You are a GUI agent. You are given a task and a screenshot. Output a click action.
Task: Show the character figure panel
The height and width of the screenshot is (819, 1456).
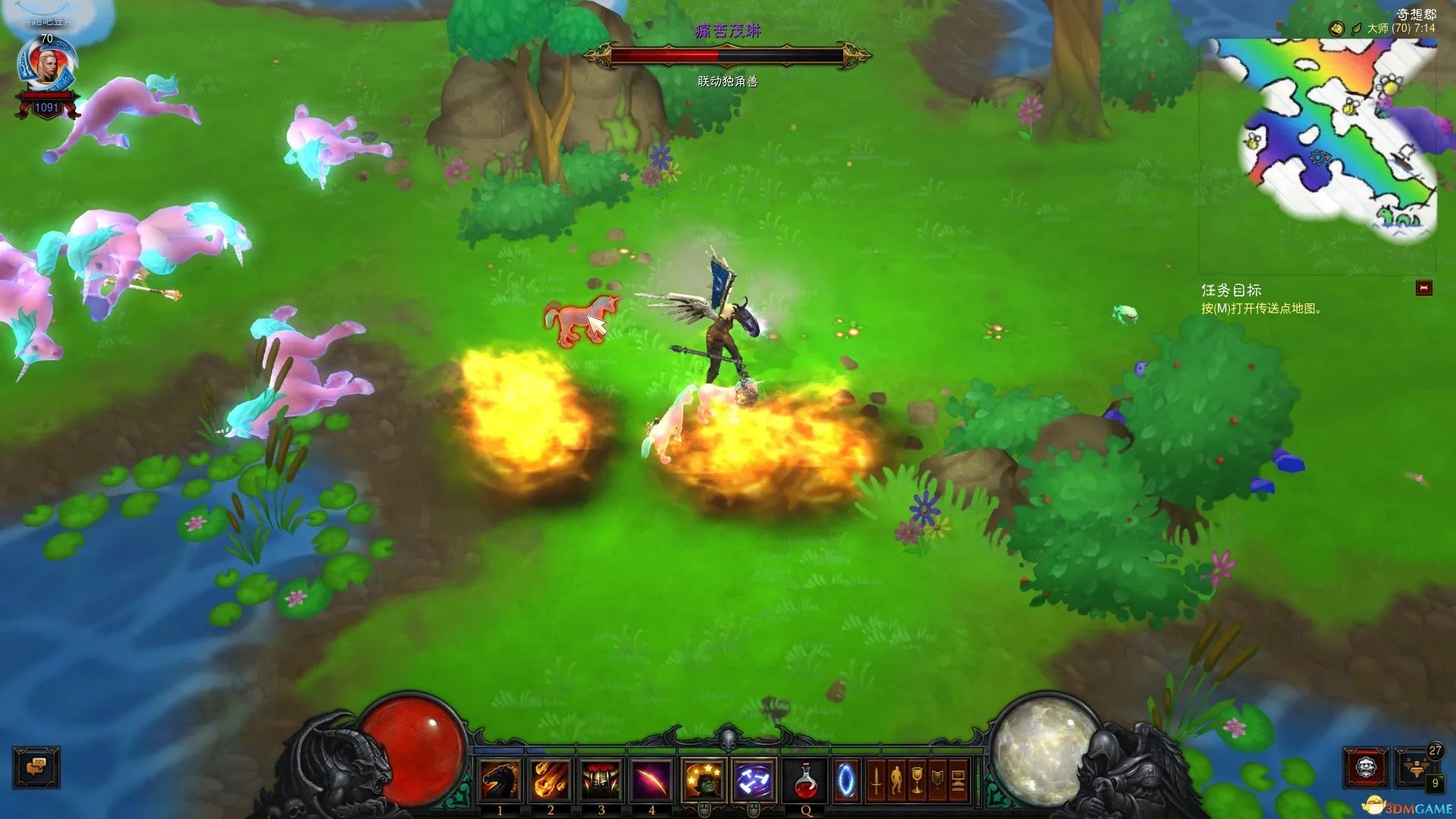click(x=896, y=780)
